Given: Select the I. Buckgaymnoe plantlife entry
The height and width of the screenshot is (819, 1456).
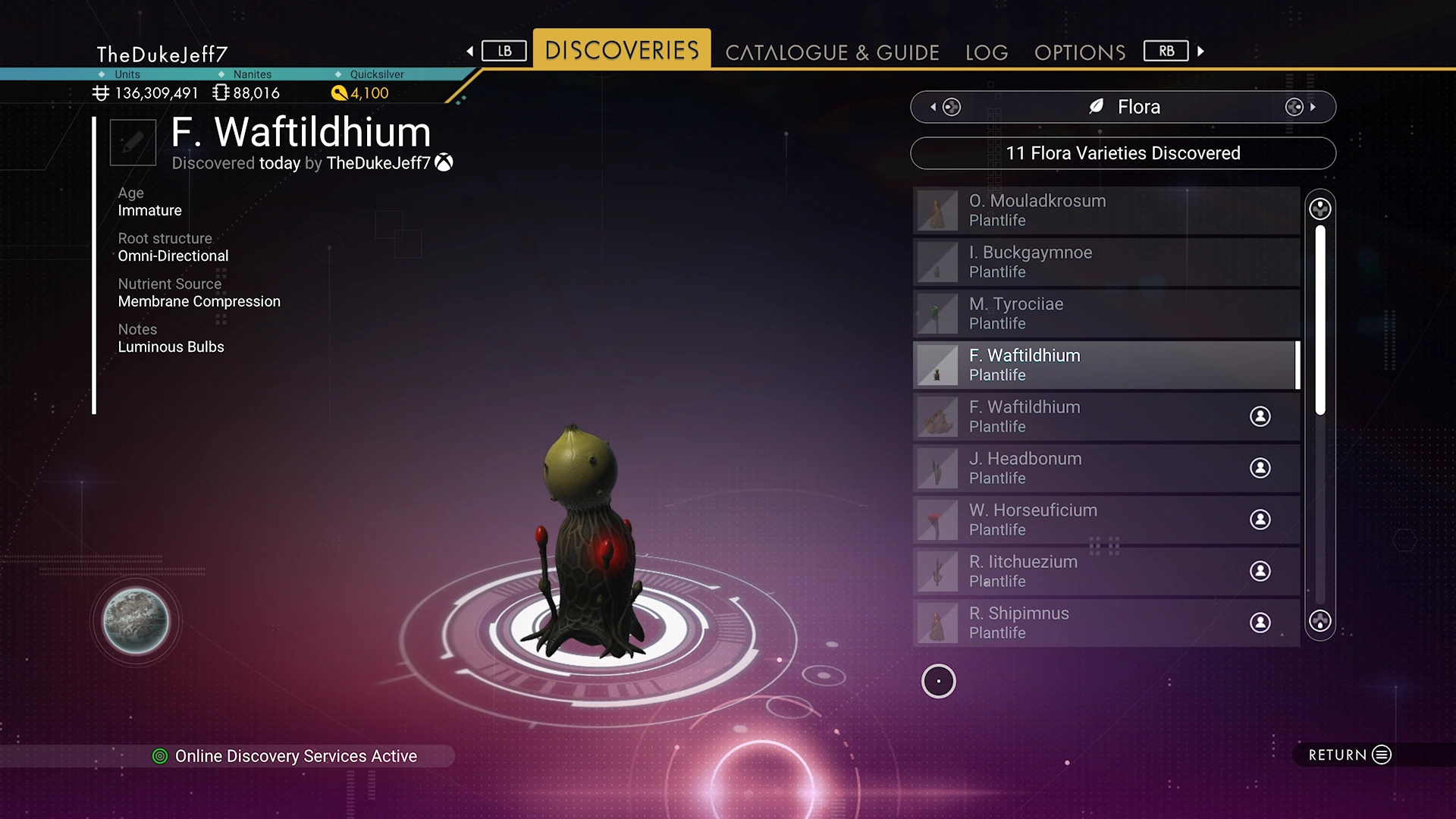Looking at the screenshot, I should click(1106, 262).
